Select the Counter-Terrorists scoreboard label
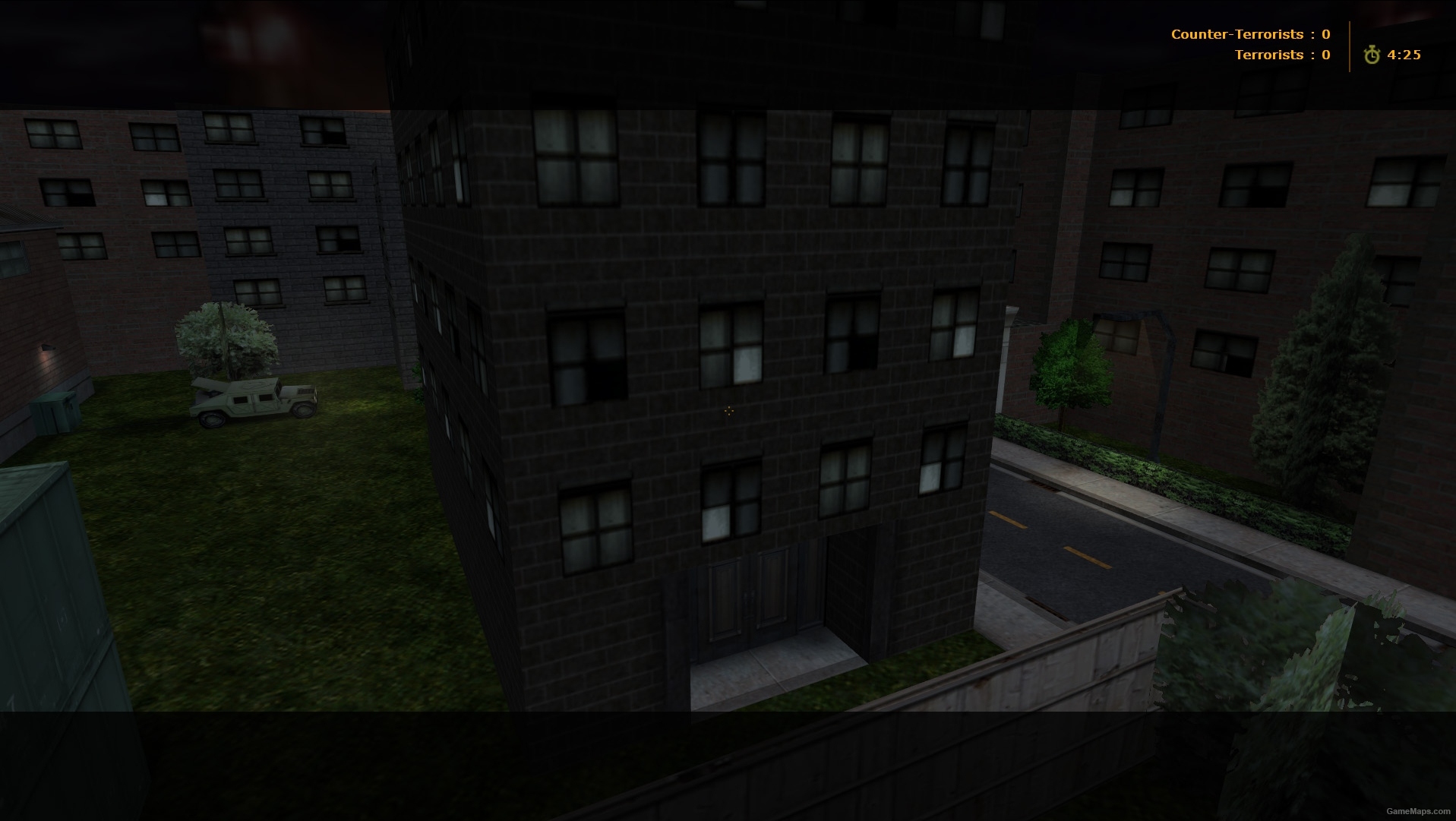The image size is (1456, 821). tap(1238, 33)
